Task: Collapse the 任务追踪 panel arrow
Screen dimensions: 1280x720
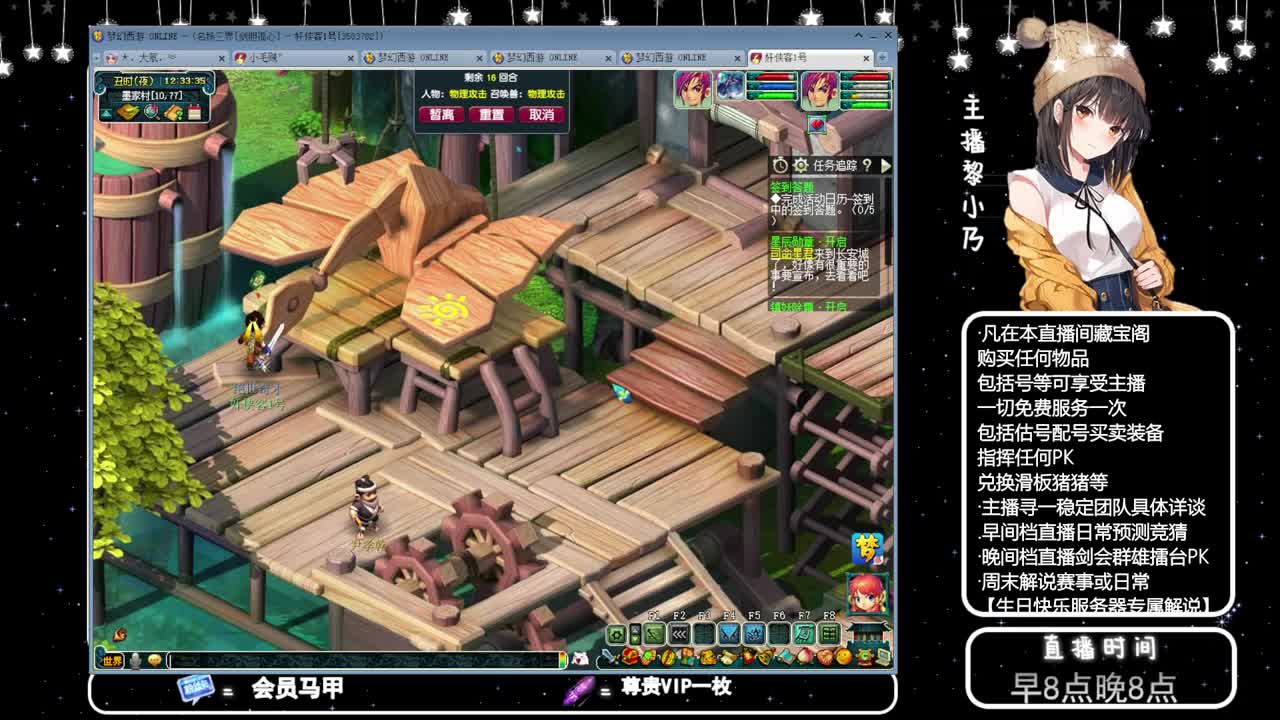Action: pyautogui.click(x=886, y=166)
